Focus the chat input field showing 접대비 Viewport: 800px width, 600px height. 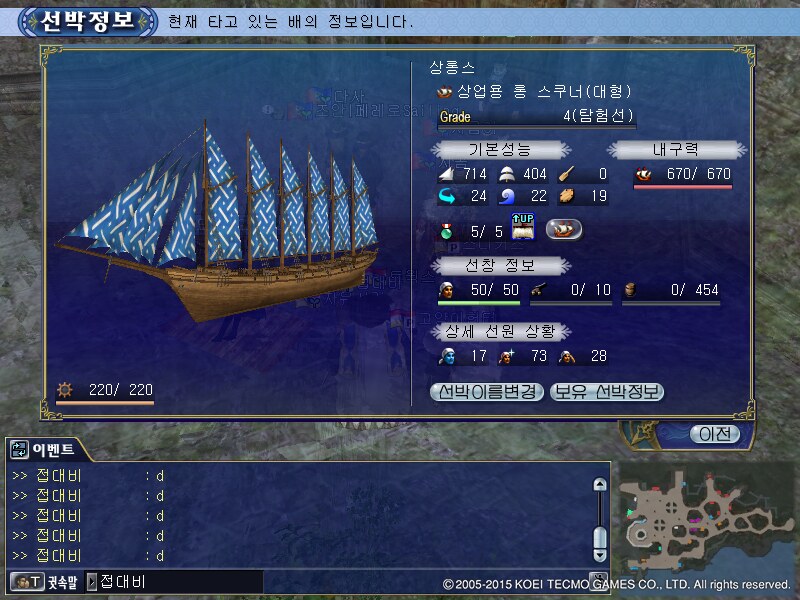pos(180,581)
